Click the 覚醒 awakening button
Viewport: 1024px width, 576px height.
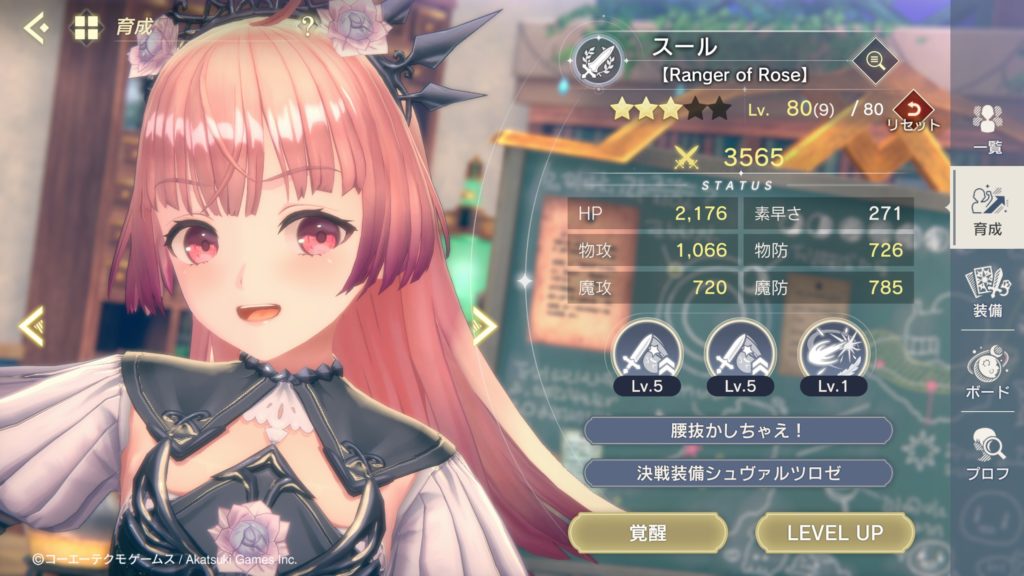(648, 533)
